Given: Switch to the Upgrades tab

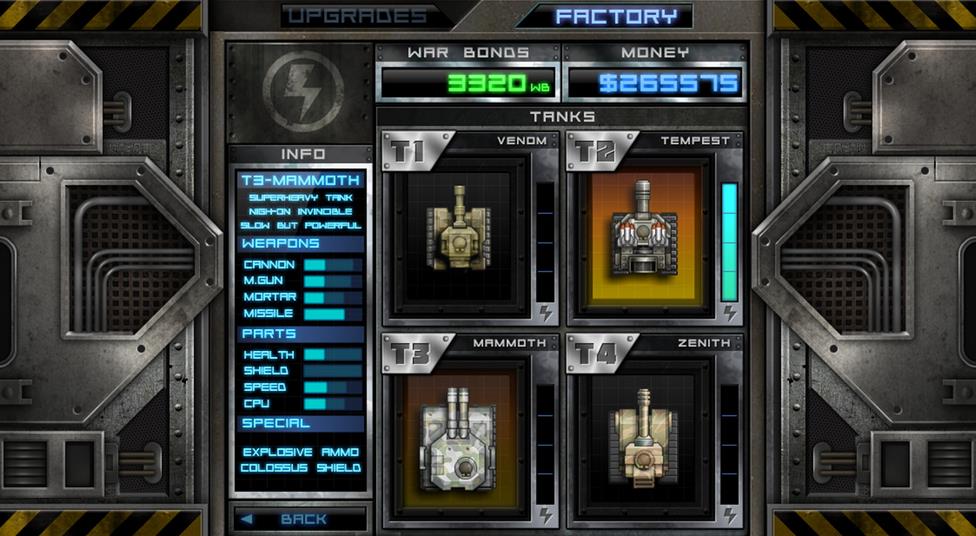Looking at the screenshot, I should coord(355,16).
